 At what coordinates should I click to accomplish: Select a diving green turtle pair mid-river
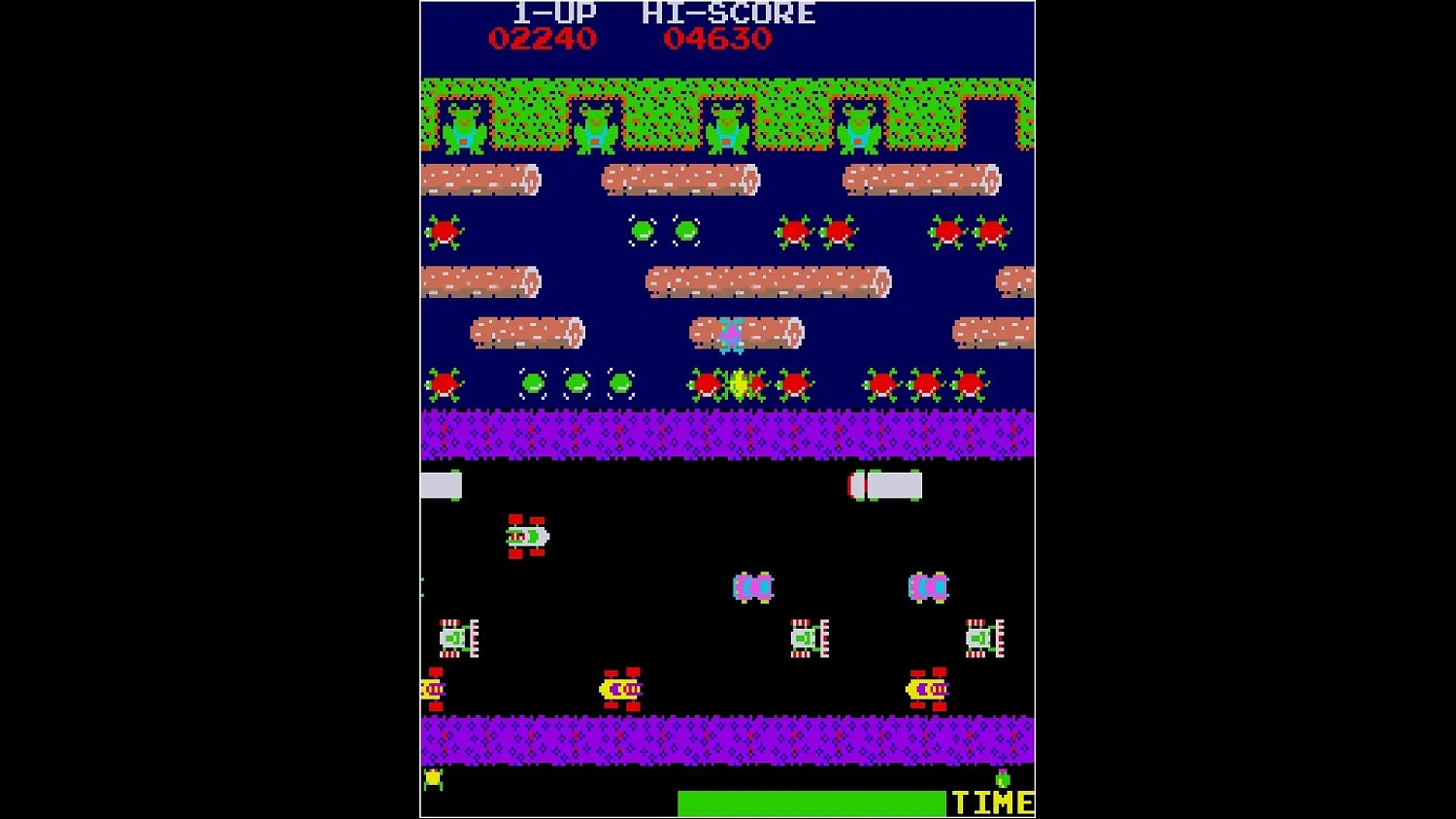click(665, 231)
